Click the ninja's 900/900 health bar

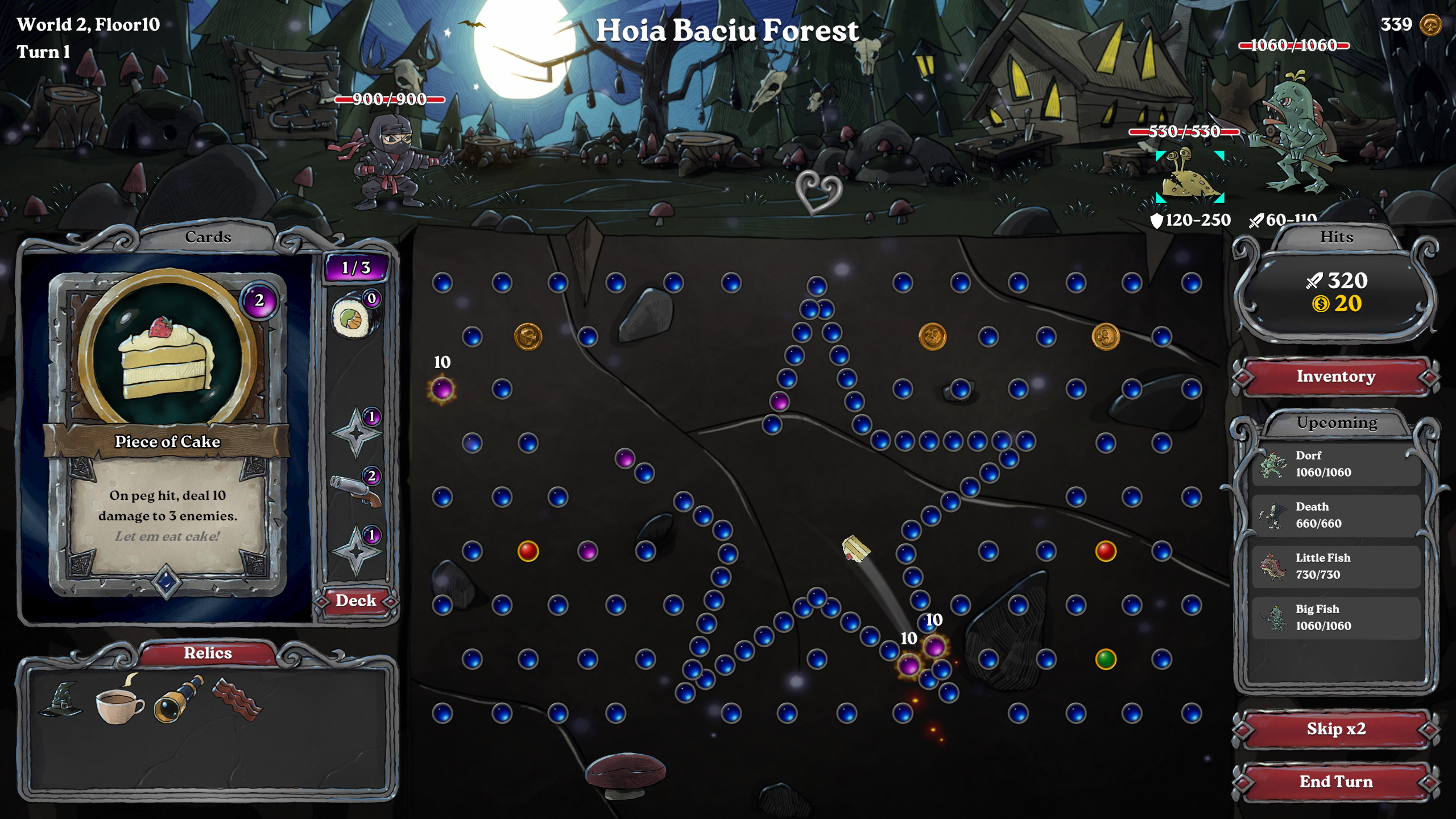pos(388,100)
